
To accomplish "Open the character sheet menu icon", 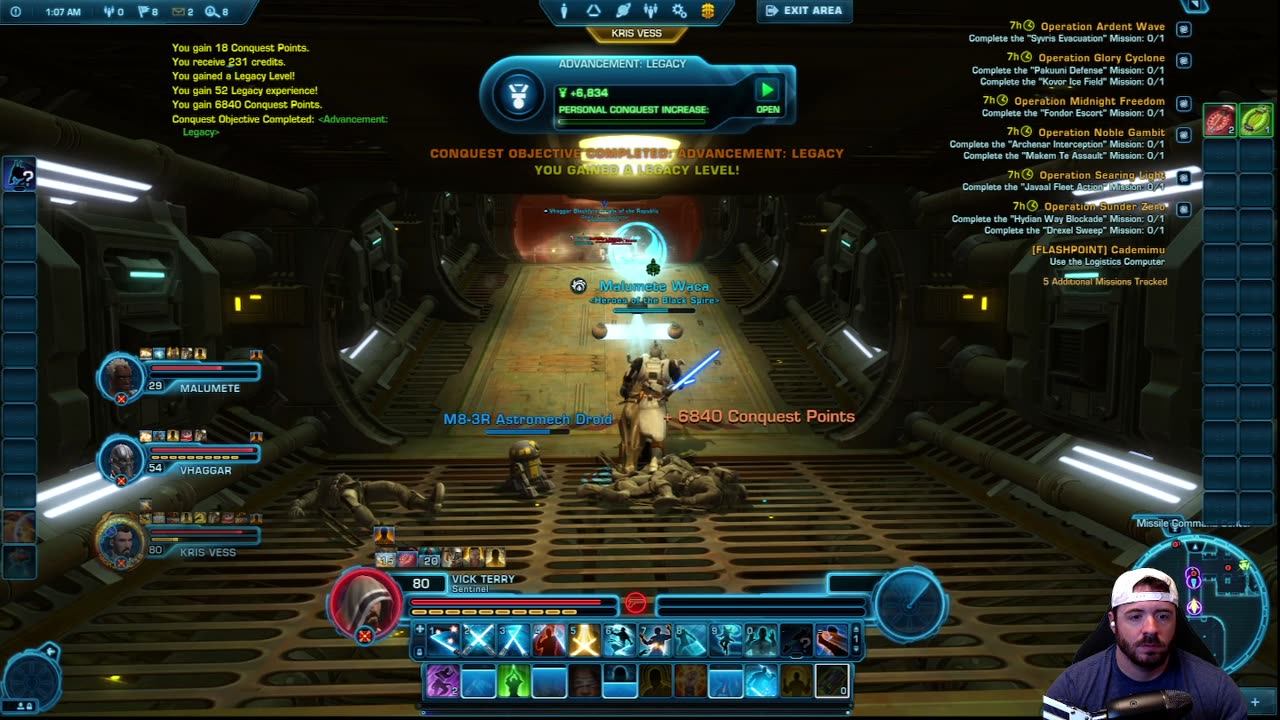I will coord(564,11).
